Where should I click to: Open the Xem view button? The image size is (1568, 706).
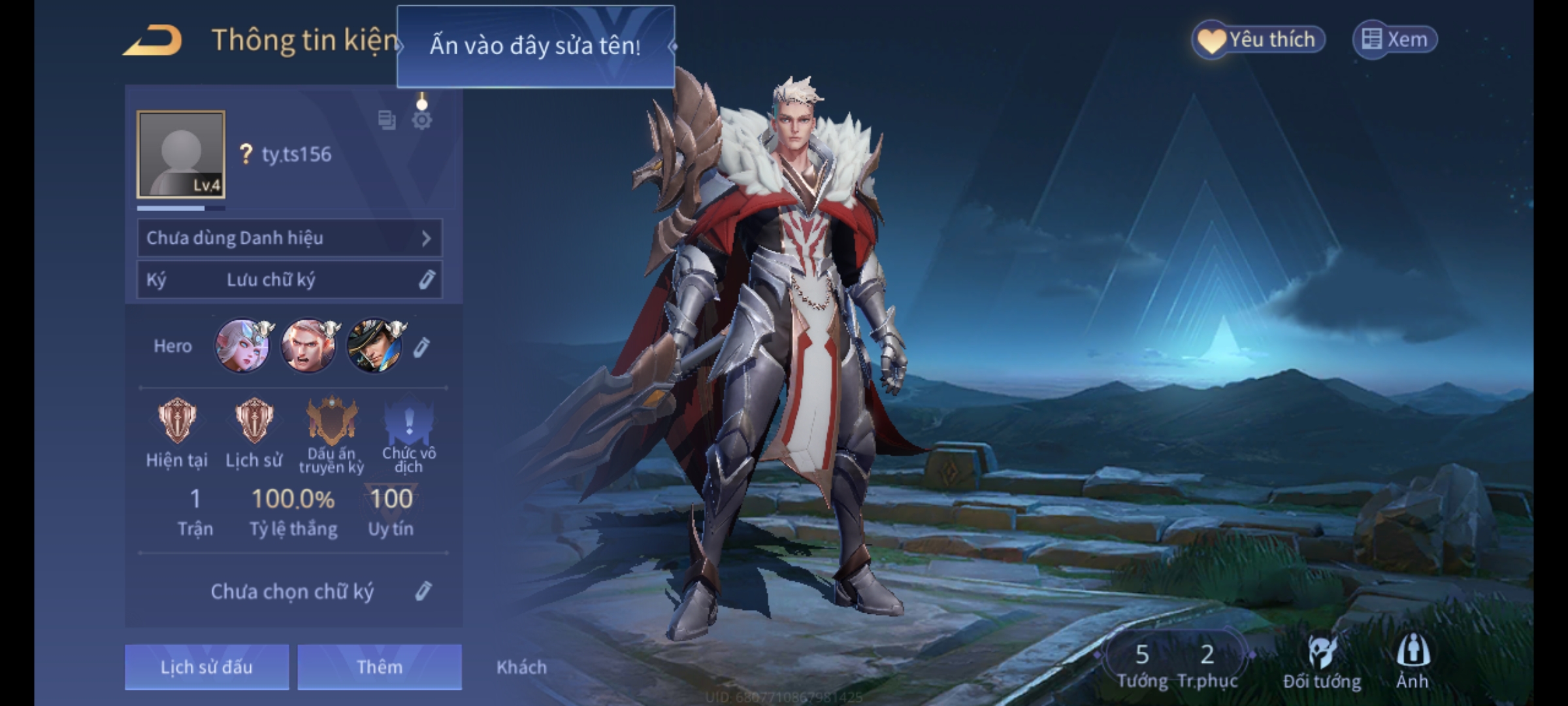point(1394,39)
